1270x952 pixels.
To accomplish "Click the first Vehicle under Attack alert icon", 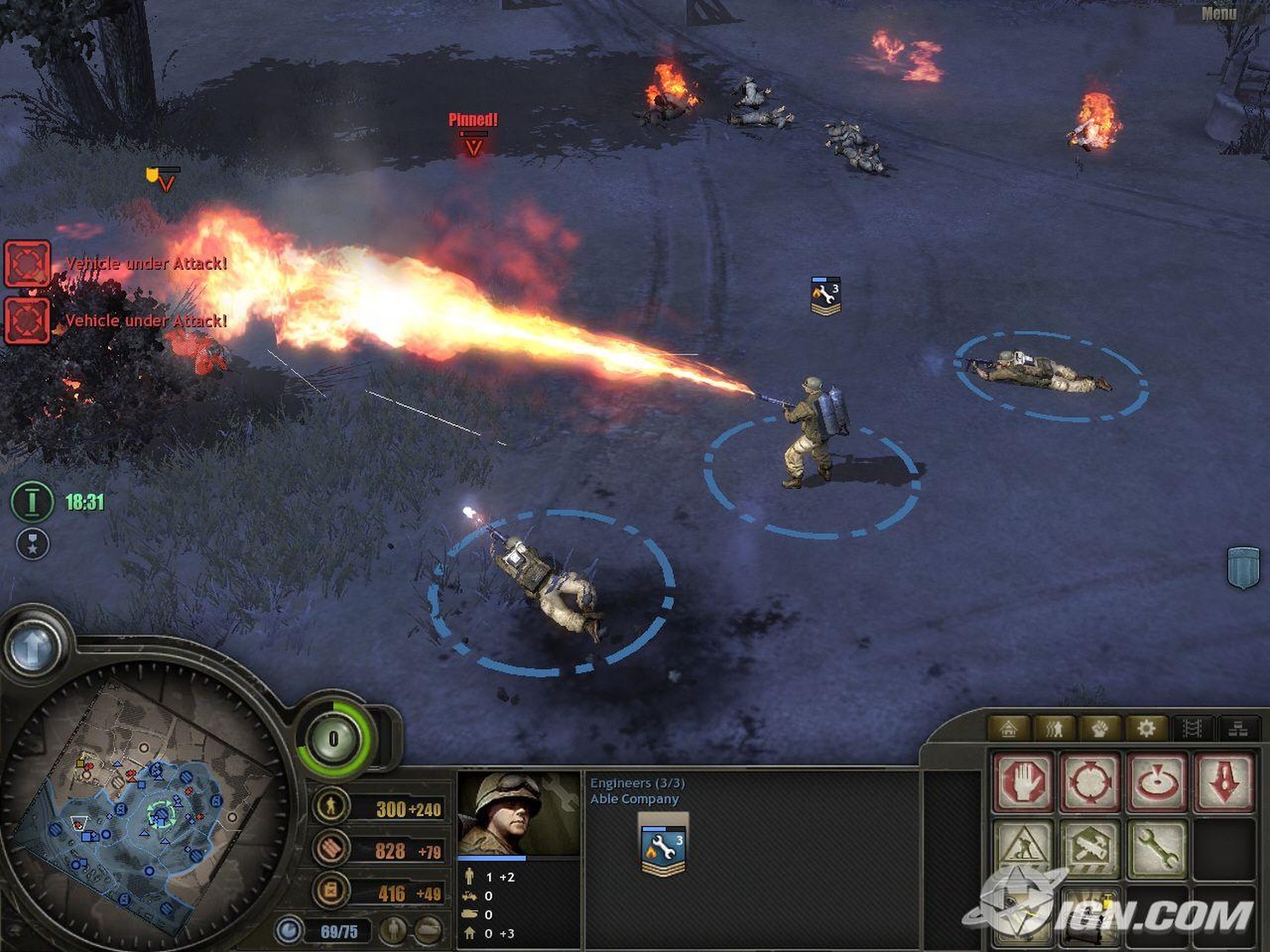I will point(27,263).
